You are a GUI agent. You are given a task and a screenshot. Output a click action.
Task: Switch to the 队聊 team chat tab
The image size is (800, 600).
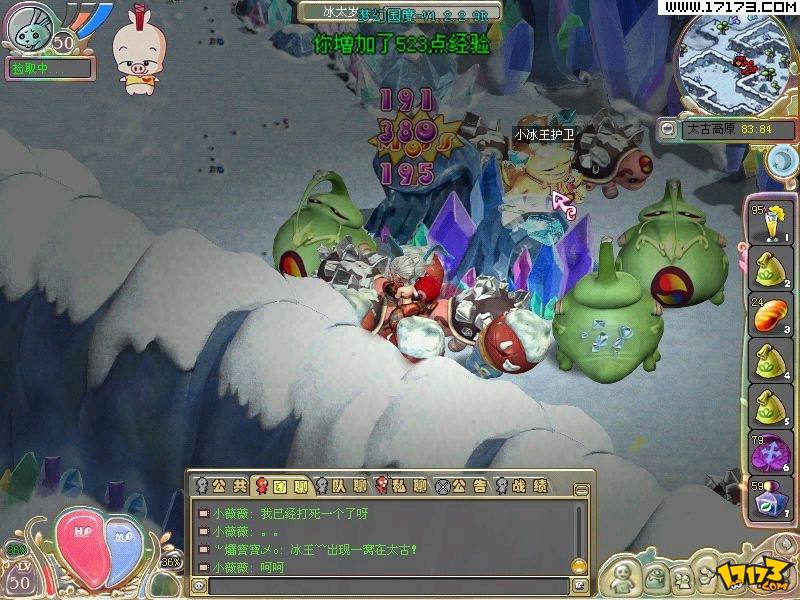point(345,486)
